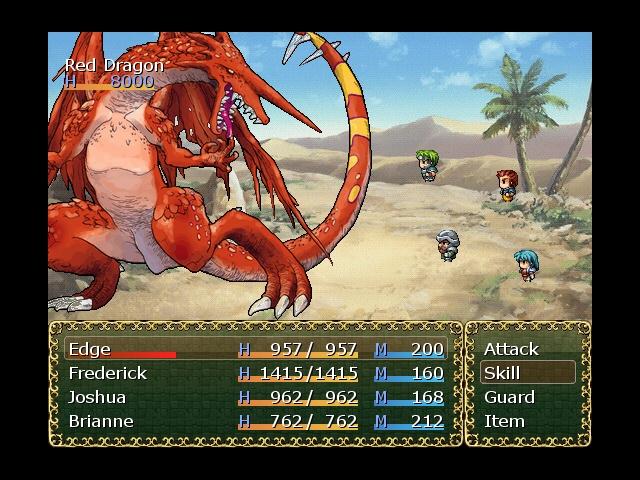Choose the Attack command
The width and height of the screenshot is (640, 480).
click(x=511, y=349)
